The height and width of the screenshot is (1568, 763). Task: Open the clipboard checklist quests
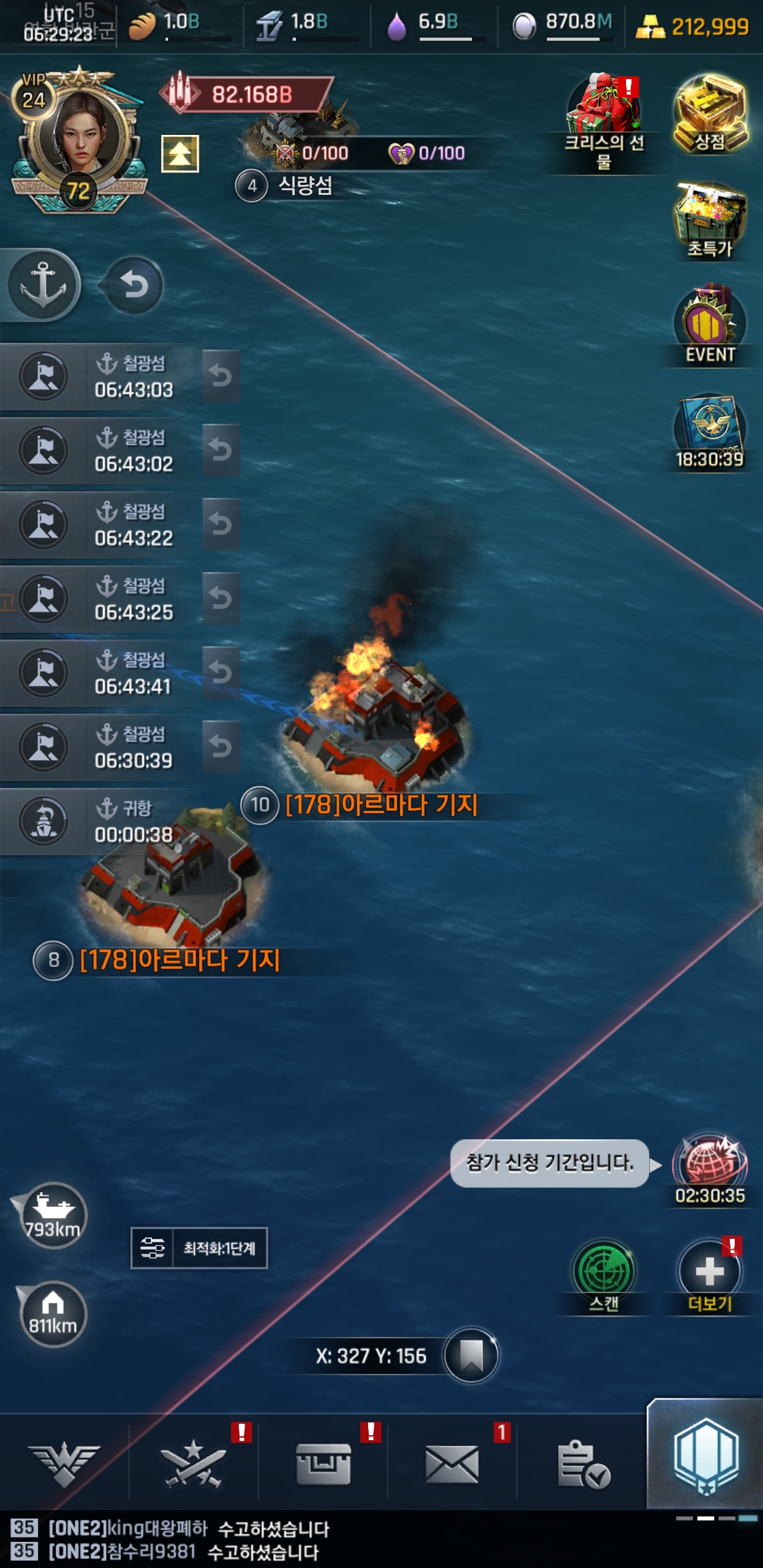(x=582, y=1463)
